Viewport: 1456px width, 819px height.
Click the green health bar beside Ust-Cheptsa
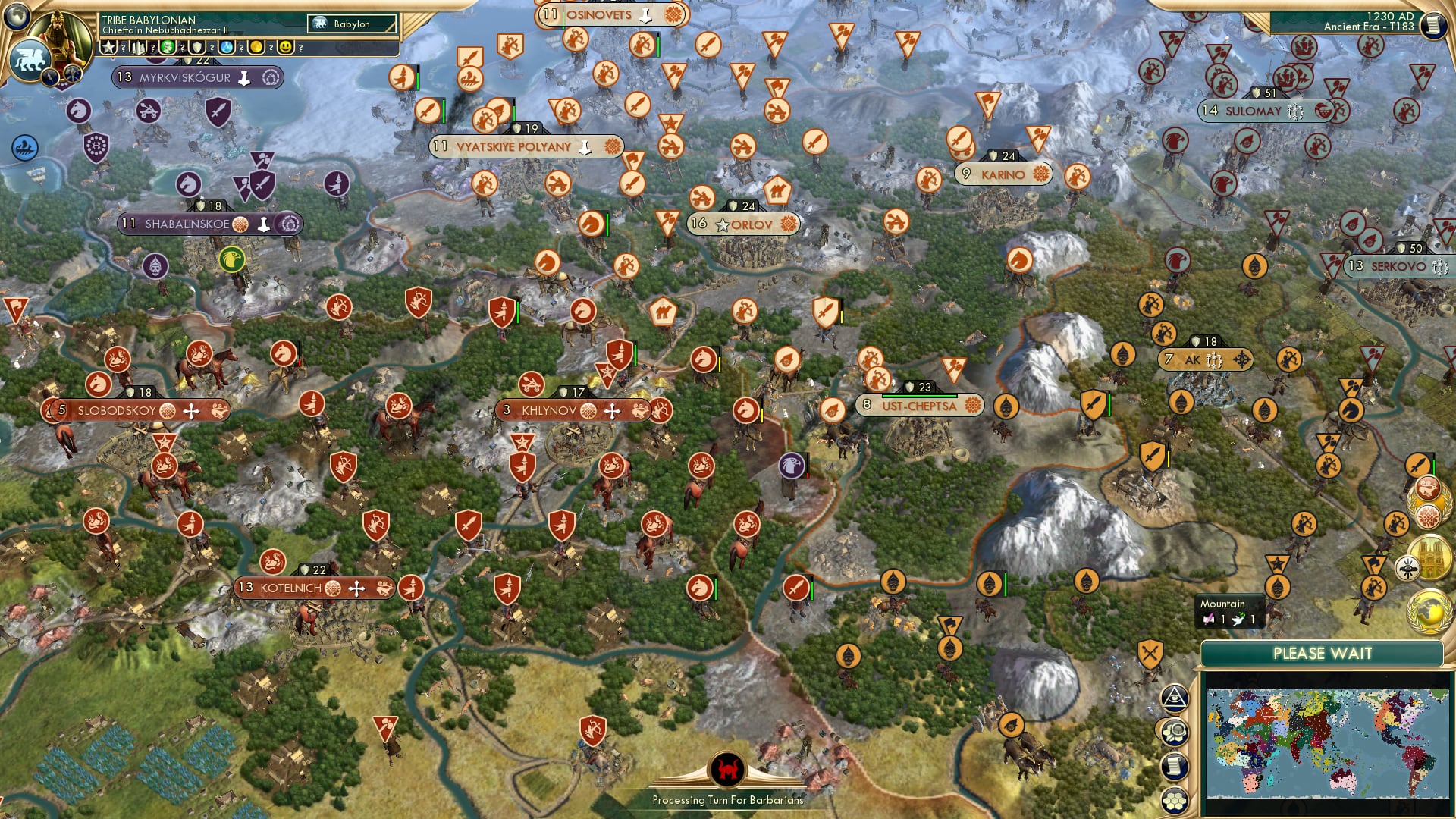pos(920,395)
